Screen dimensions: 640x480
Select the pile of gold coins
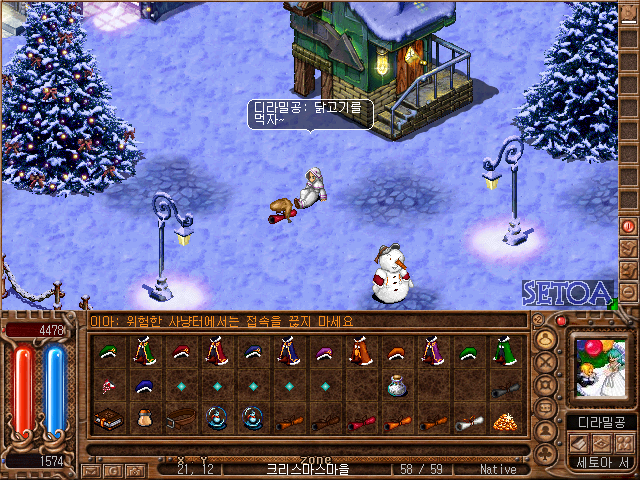coord(505,420)
